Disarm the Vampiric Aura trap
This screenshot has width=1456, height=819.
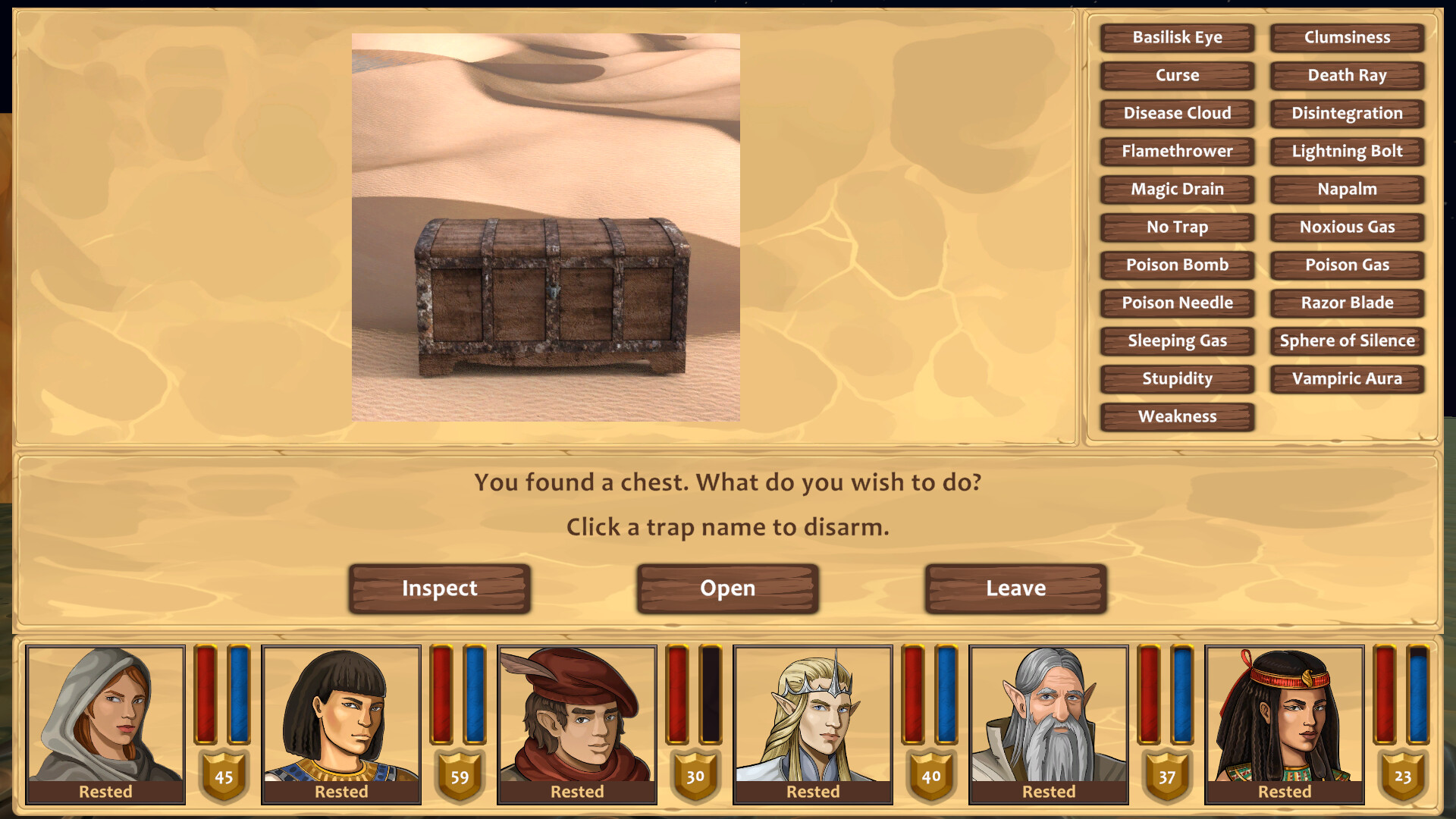(1346, 379)
